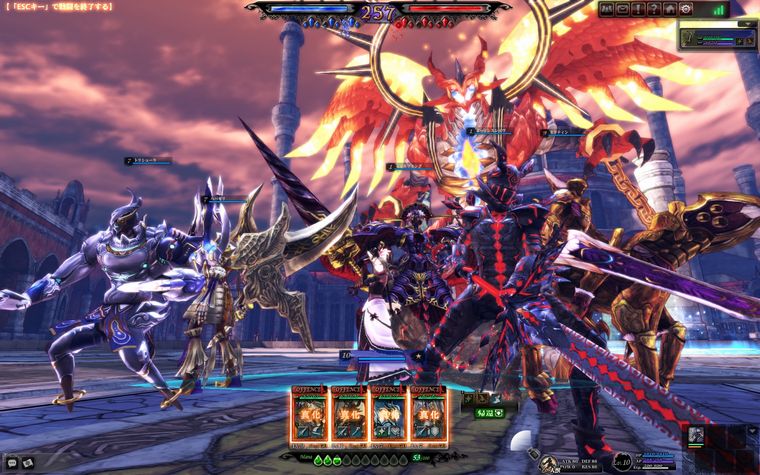This screenshot has height=475, width=760.
Task: Open the friends list icon
Action: [x=607, y=9]
